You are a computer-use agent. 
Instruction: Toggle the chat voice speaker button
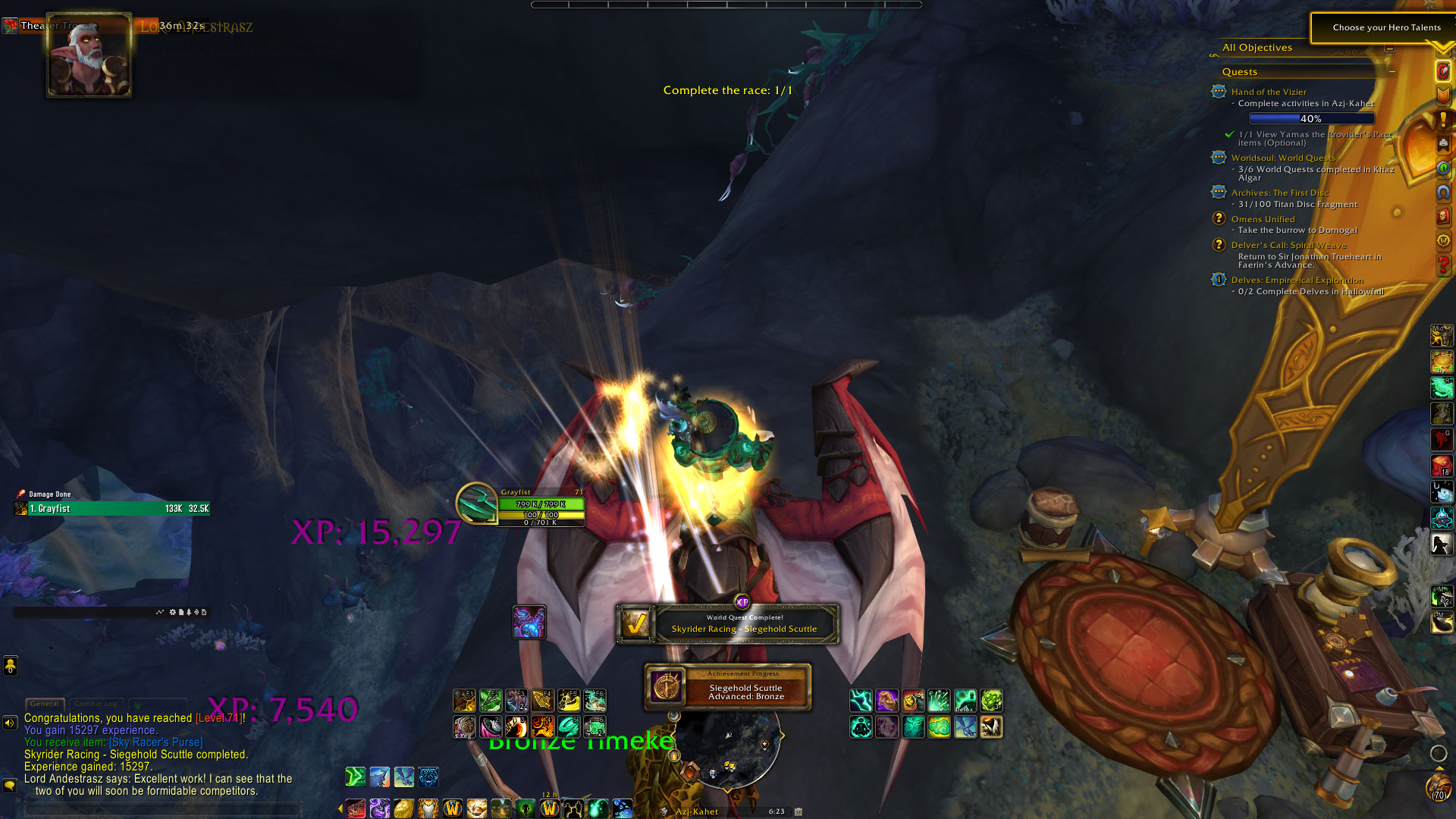coord(10,723)
